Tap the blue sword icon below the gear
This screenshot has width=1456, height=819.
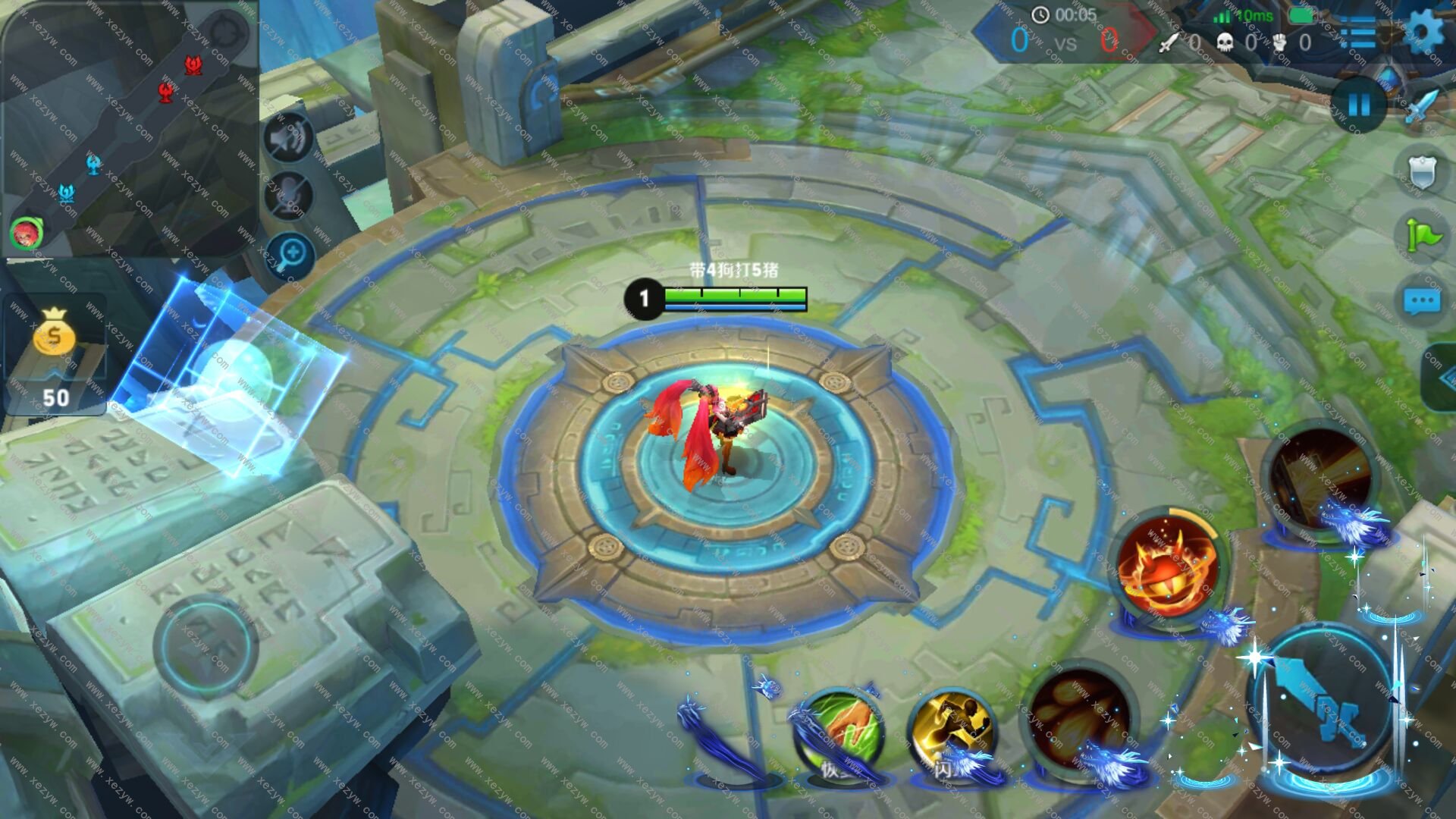pos(1421,106)
